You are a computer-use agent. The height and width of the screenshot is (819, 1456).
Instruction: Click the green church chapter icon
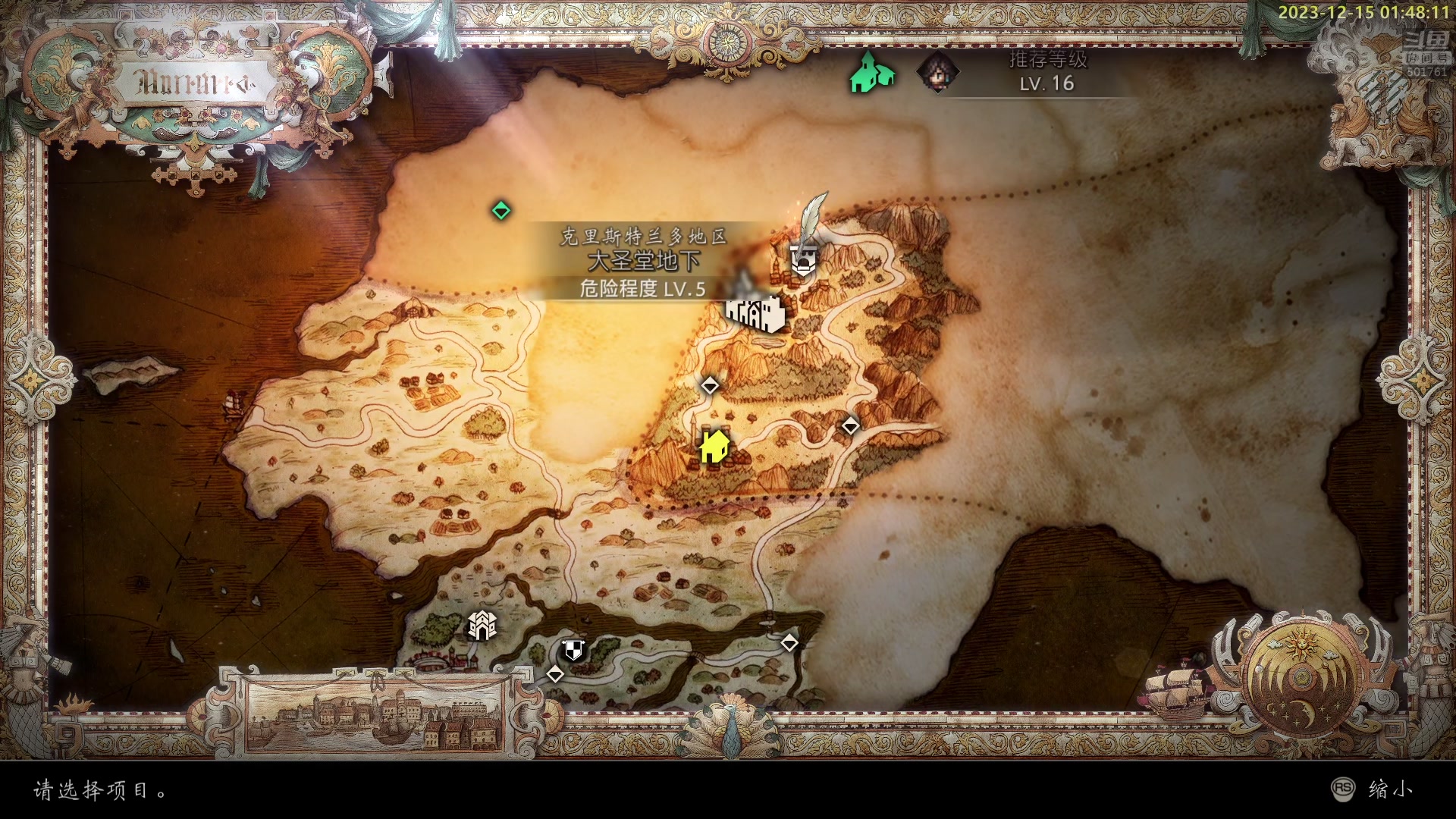click(x=871, y=74)
